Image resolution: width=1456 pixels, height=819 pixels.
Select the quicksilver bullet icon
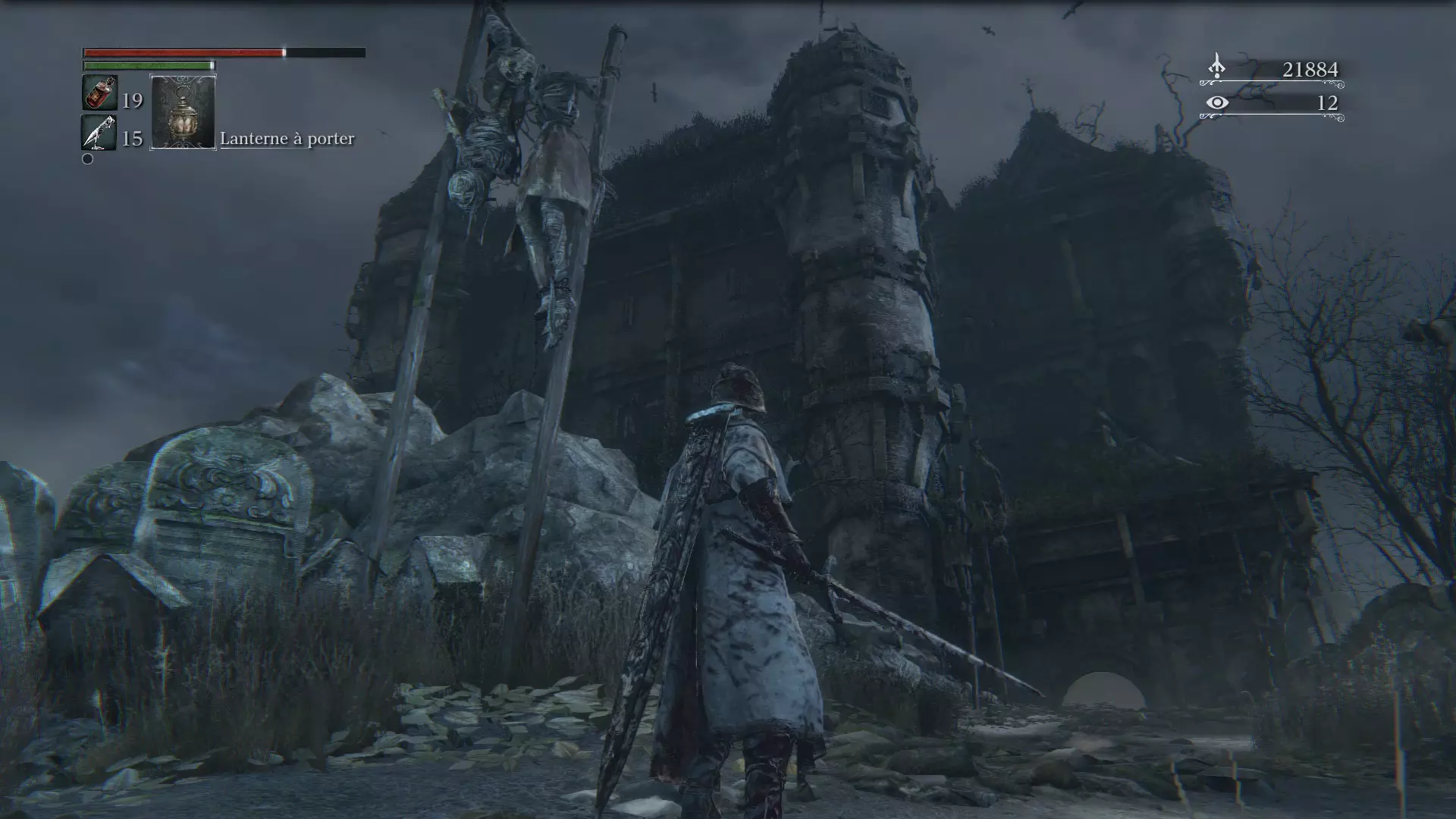99,133
